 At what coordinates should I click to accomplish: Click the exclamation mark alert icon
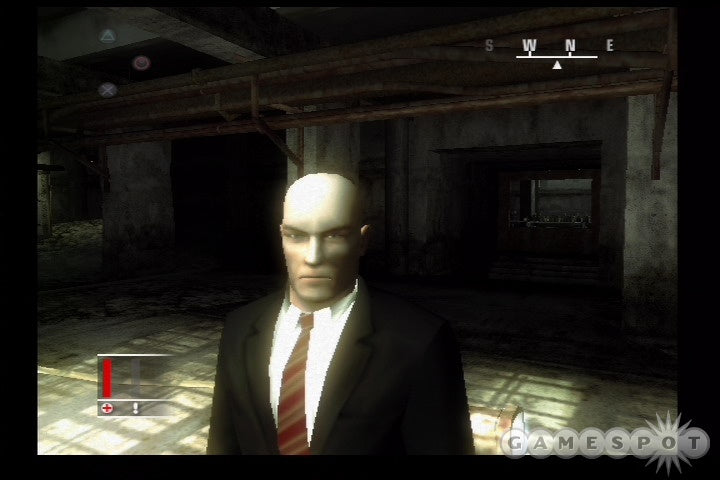[x=135, y=408]
